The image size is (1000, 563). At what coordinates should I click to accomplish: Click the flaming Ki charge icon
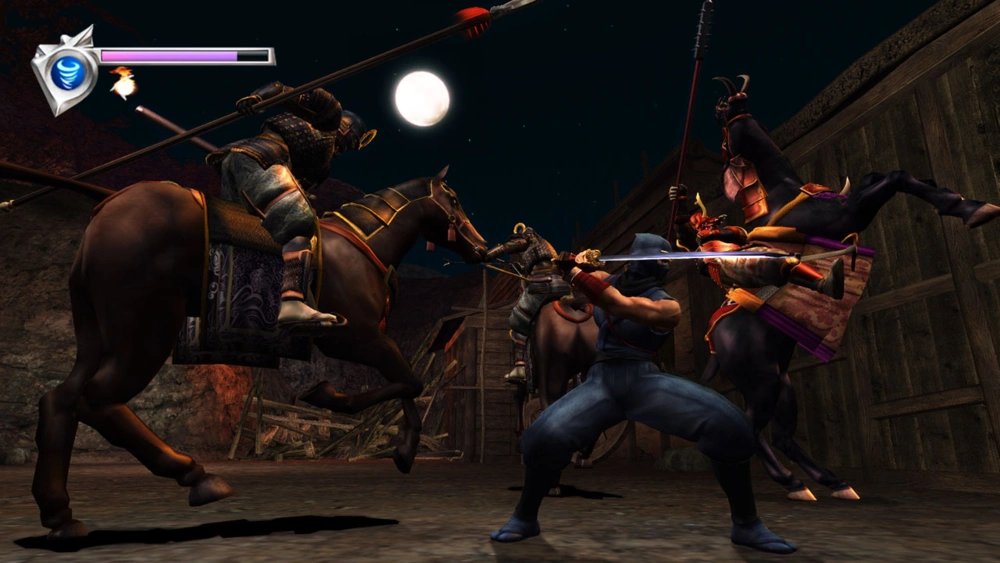tap(123, 83)
